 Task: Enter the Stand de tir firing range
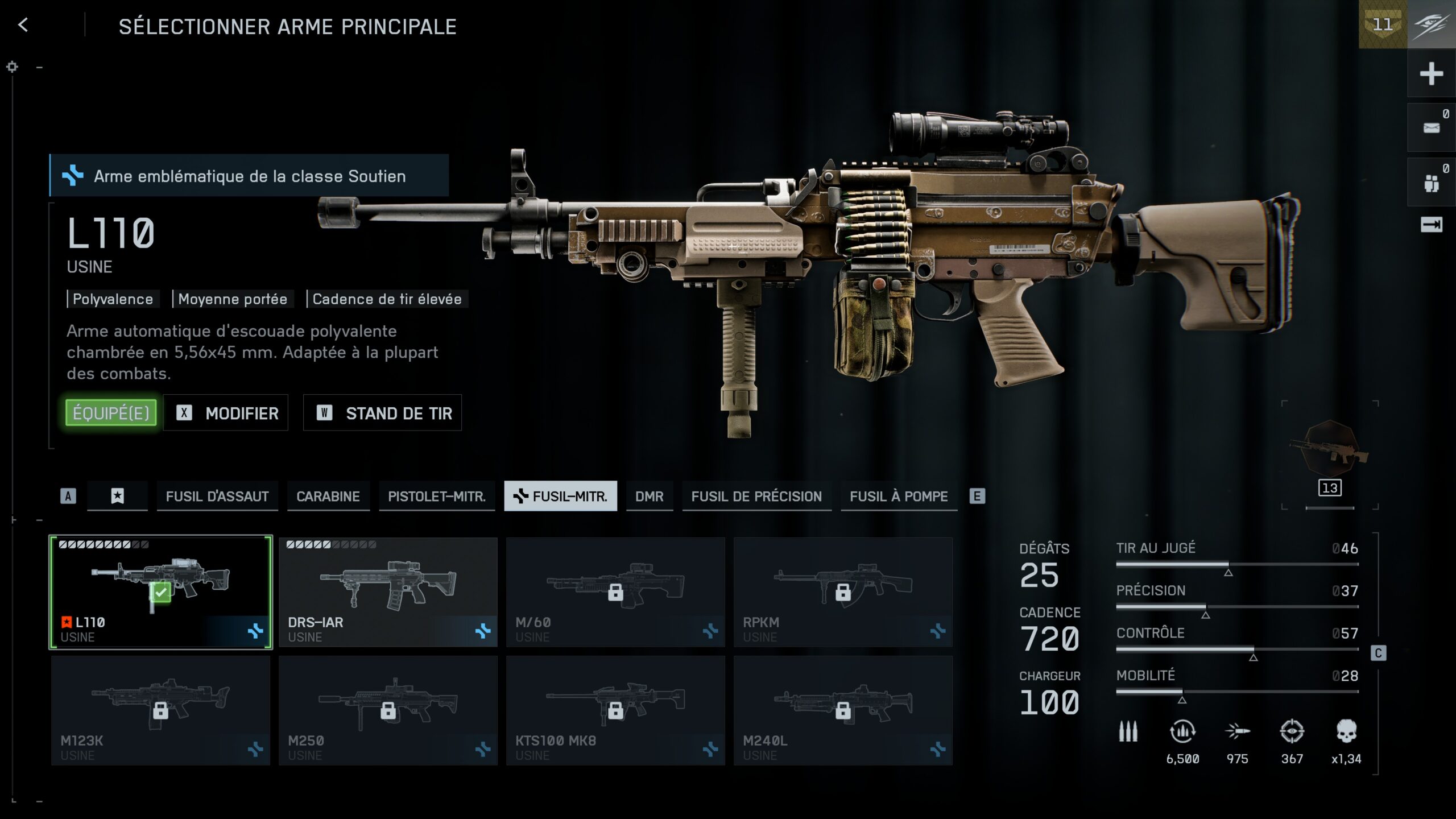point(382,413)
